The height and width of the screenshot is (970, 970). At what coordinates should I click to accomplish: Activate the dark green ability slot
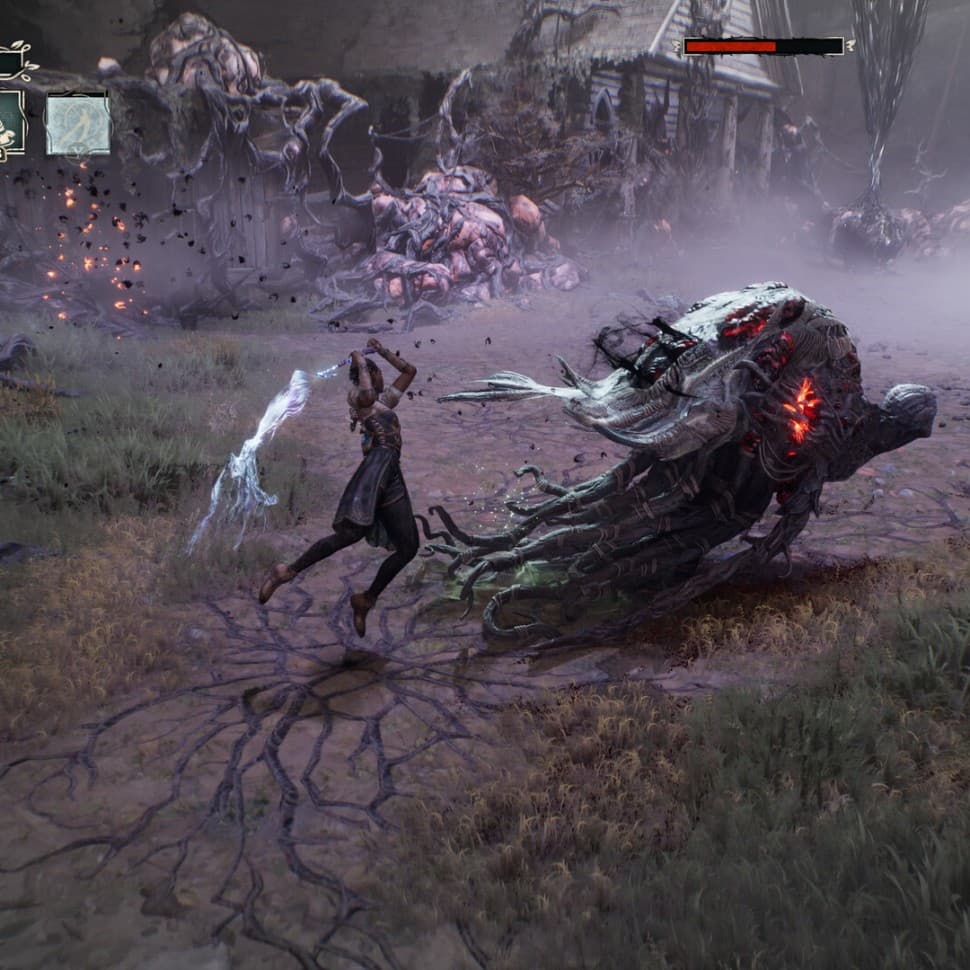(x=11, y=124)
